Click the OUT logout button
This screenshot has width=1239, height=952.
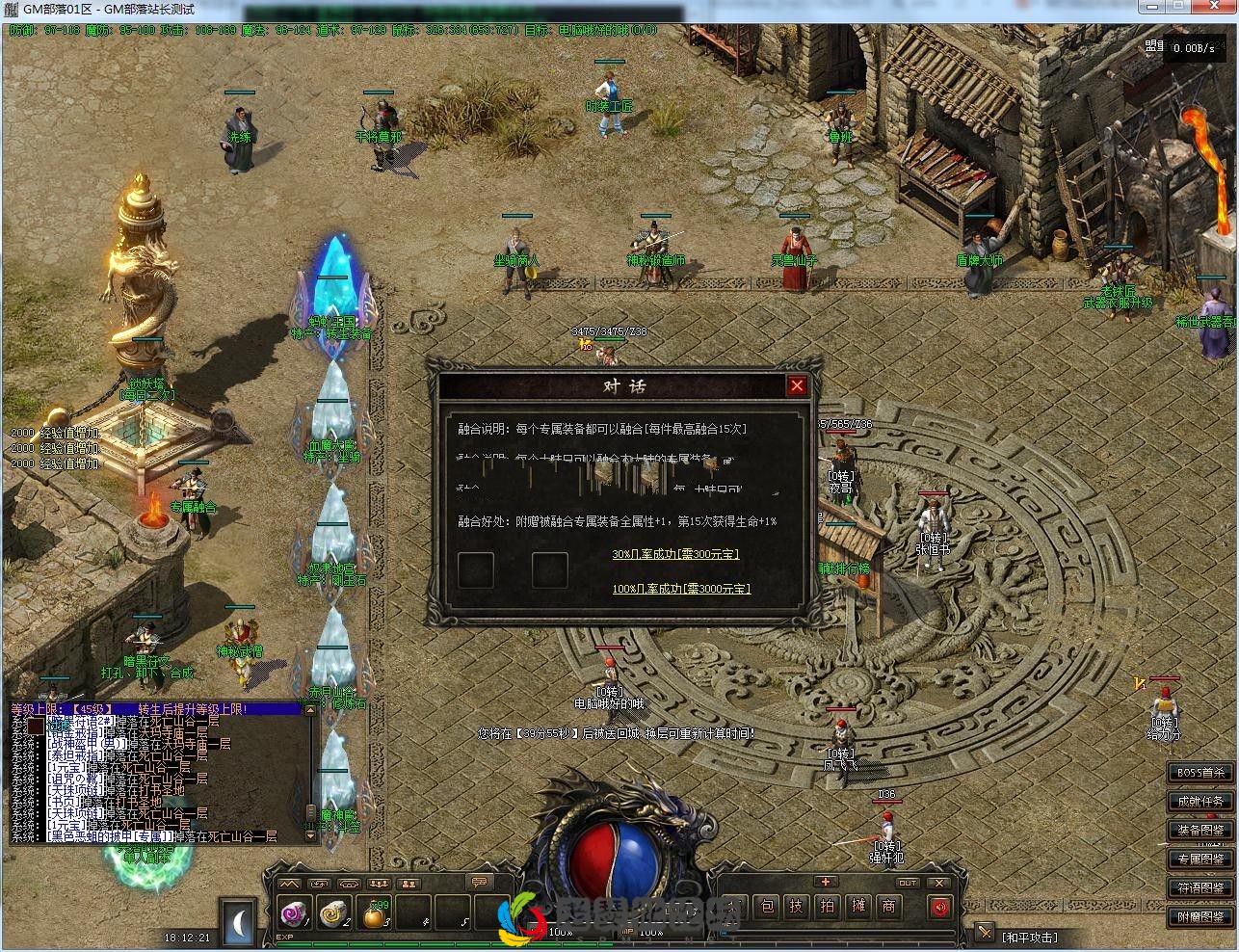click(x=907, y=883)
